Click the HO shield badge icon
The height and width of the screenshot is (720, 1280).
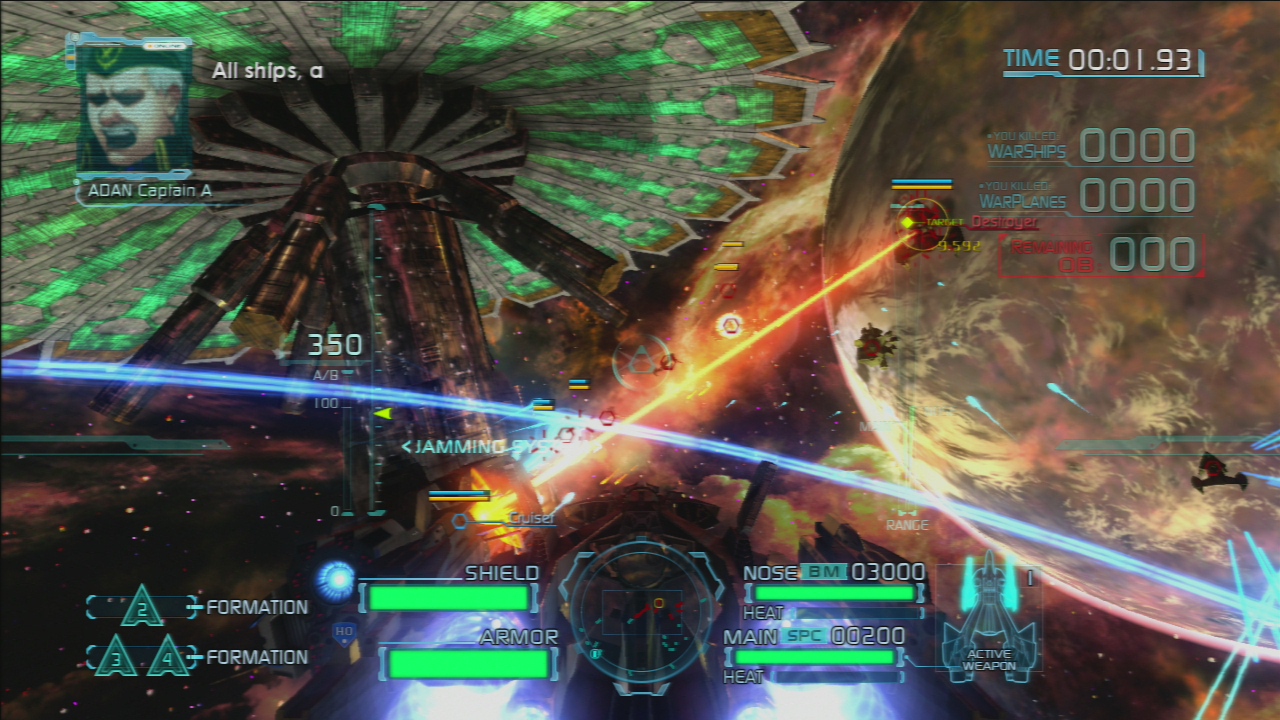pos(344,632)
